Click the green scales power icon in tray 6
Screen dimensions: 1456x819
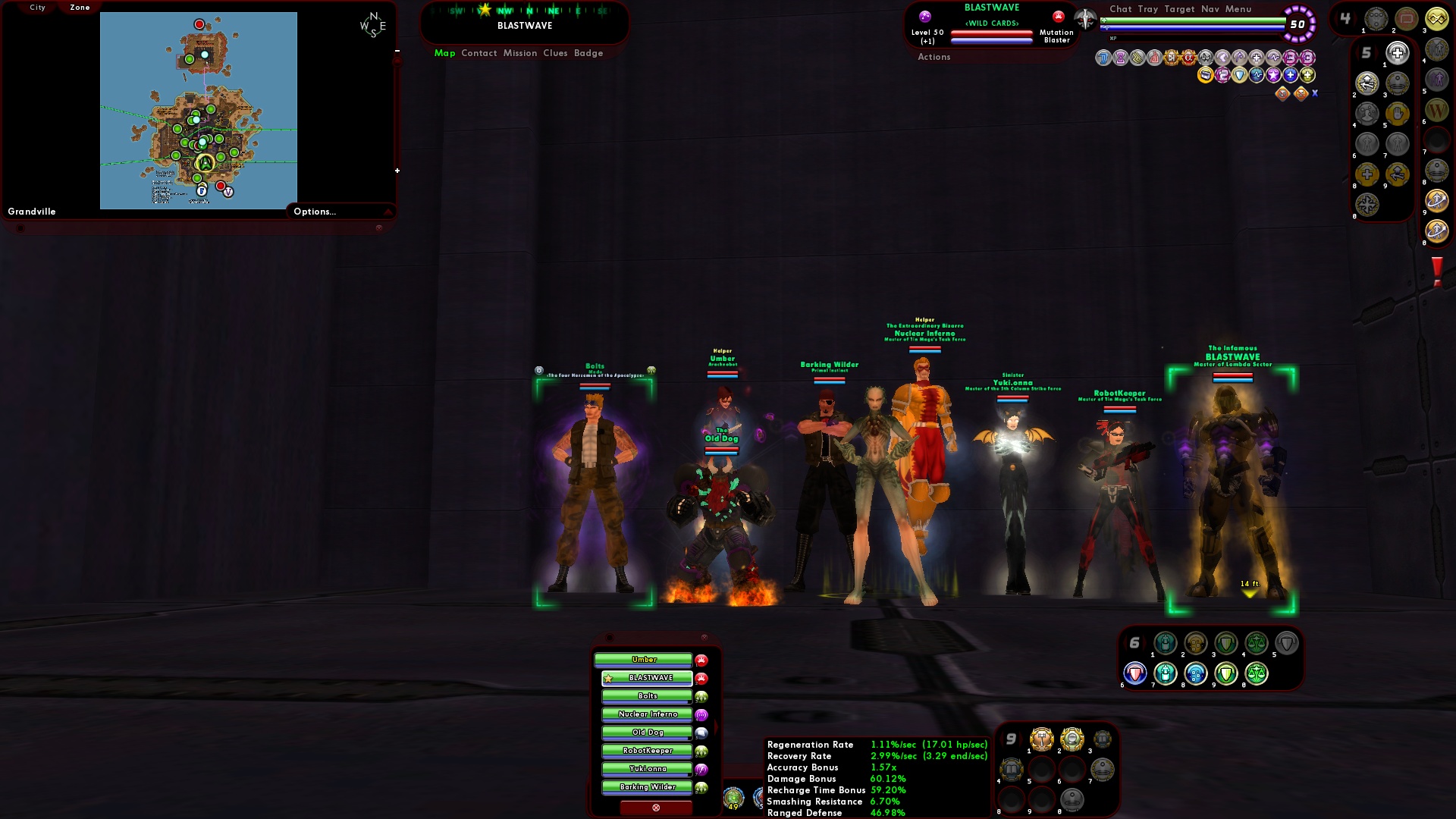tap(1256, 643)
